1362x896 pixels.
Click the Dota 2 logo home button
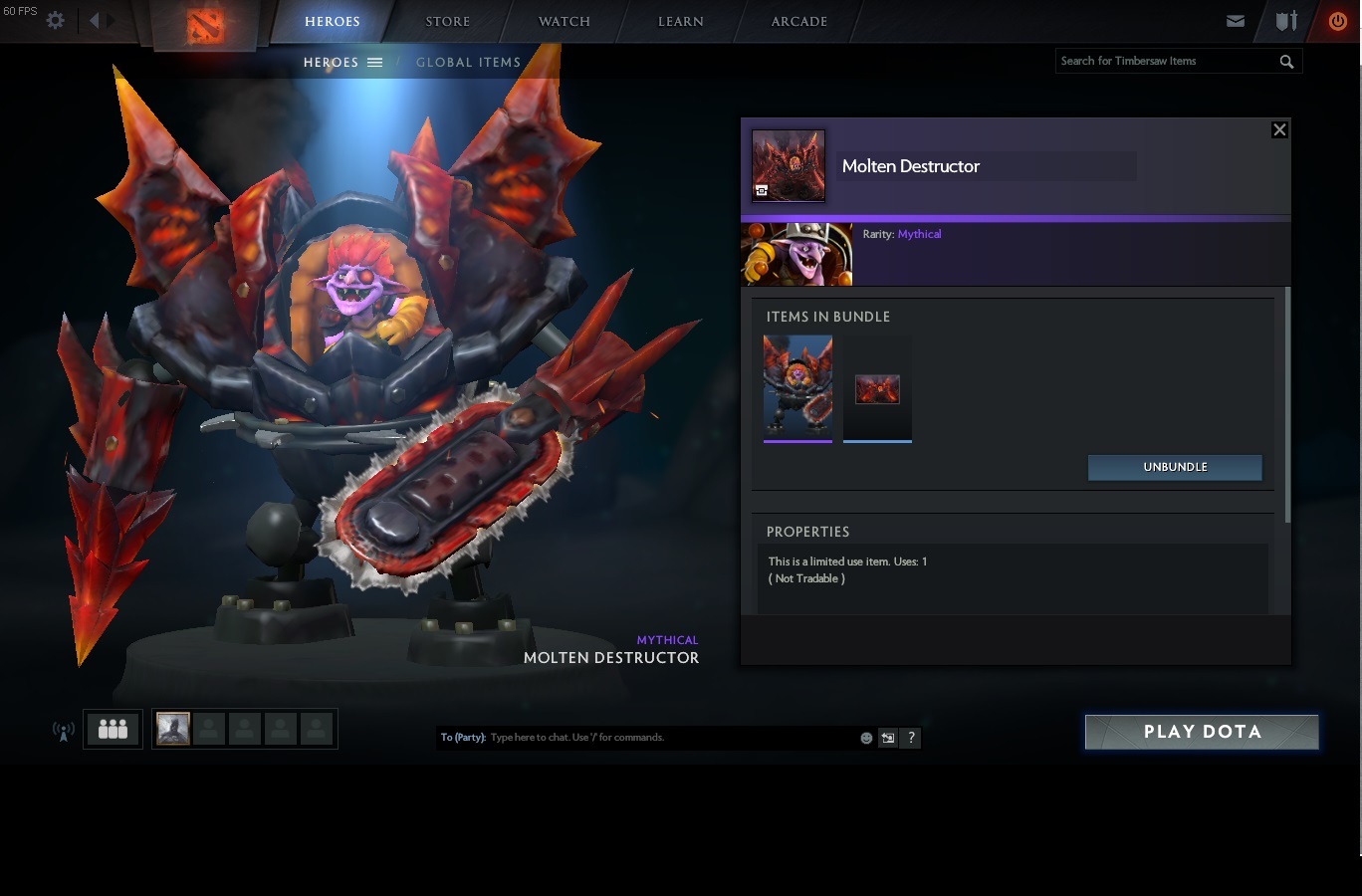click(206, 24)
